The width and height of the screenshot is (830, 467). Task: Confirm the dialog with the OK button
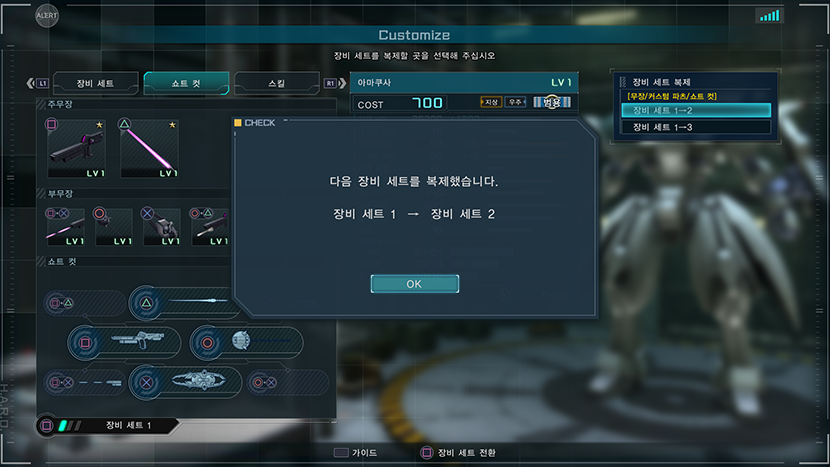coord(414,284)
